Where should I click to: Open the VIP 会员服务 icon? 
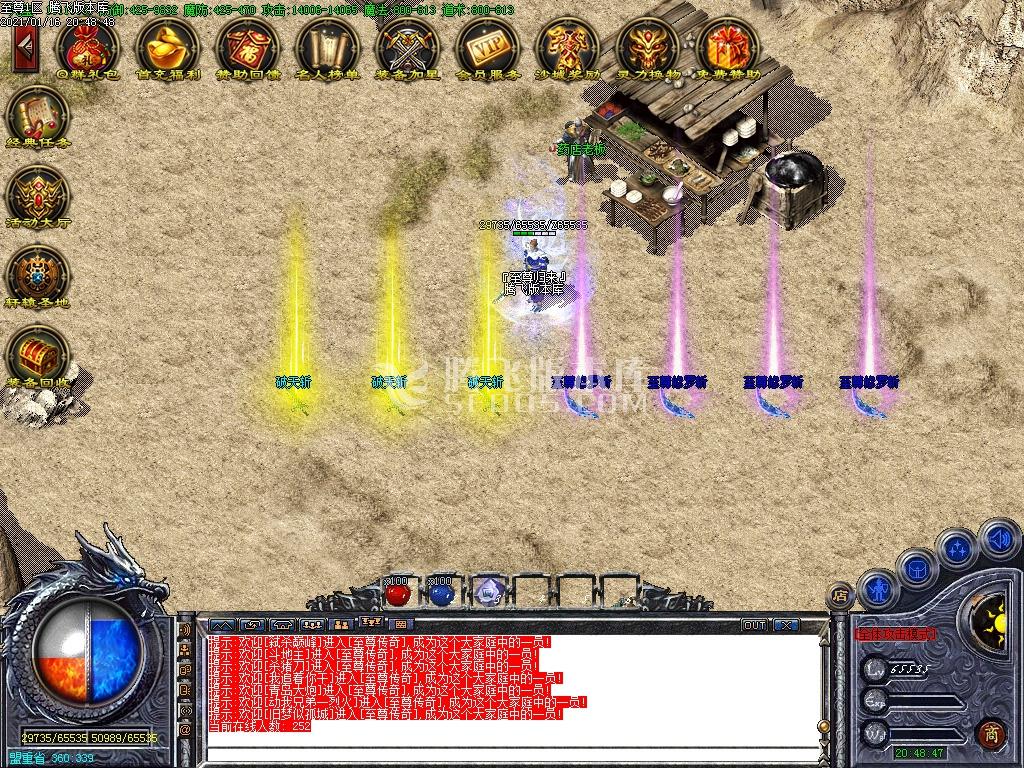coord(487,45)
